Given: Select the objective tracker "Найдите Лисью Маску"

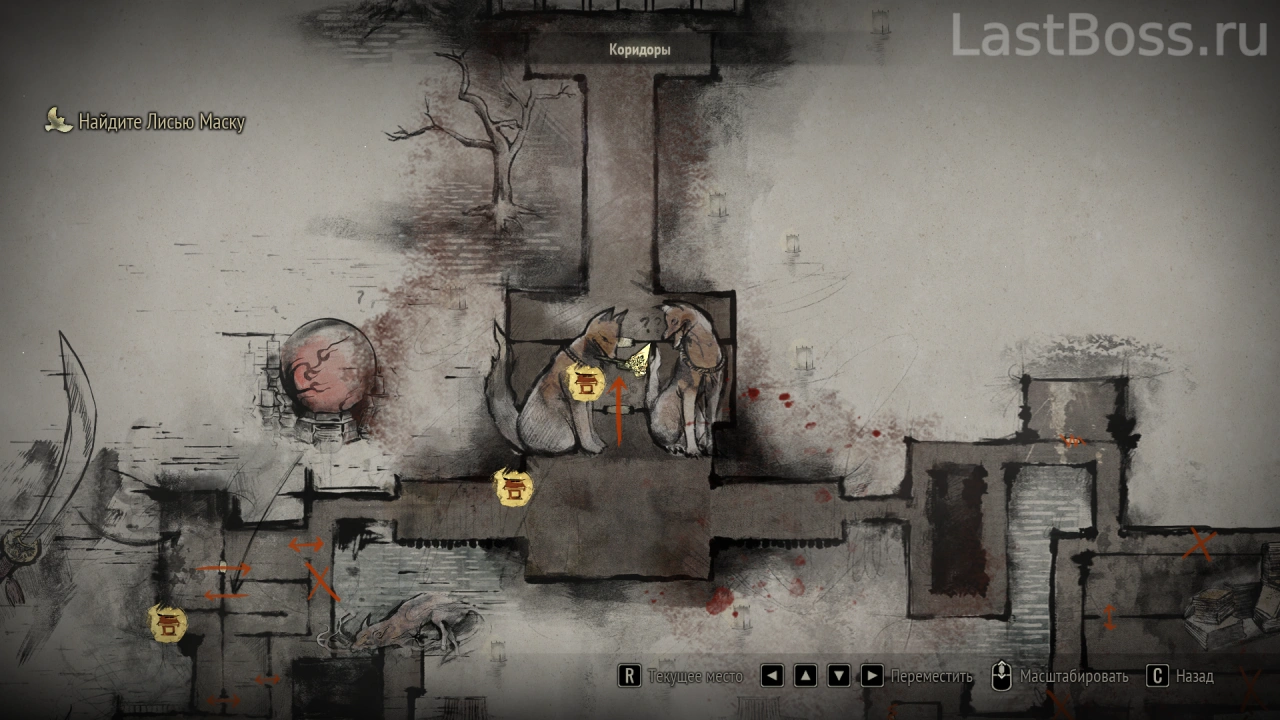Looking at the screenshot, I should tap(146, 123).
